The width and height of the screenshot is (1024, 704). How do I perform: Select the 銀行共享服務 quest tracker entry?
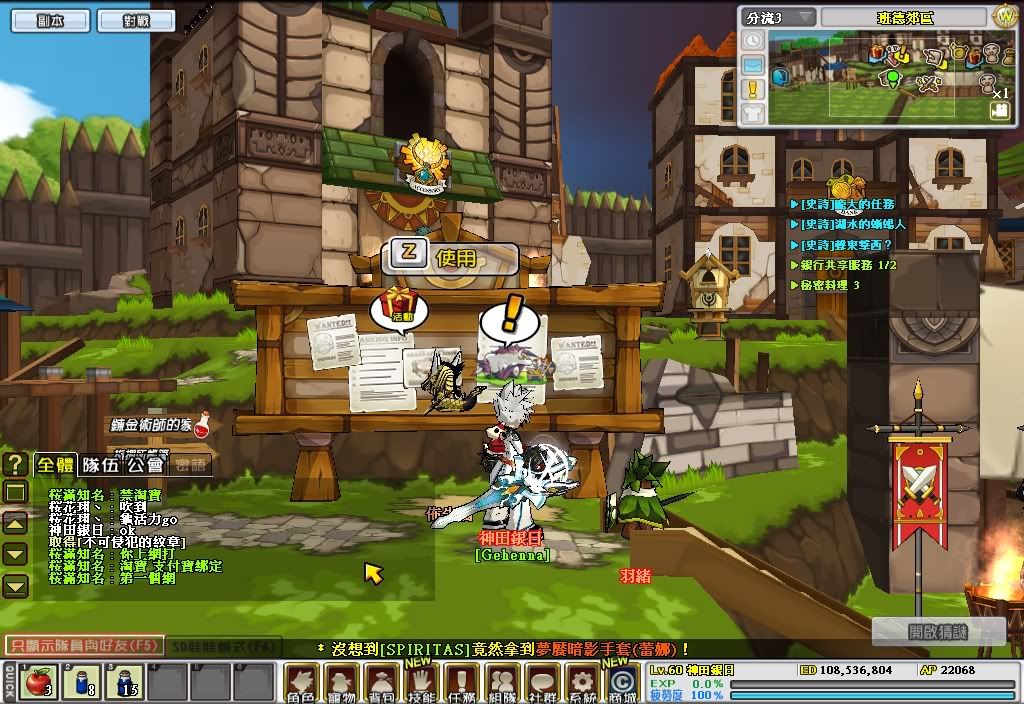(x=848, y=265)
